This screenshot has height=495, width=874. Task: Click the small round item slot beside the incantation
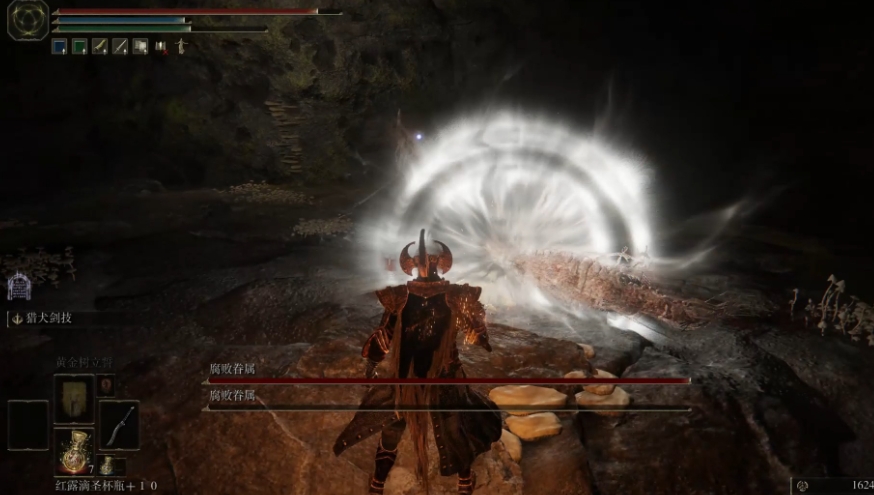click(x=106, y=385)
